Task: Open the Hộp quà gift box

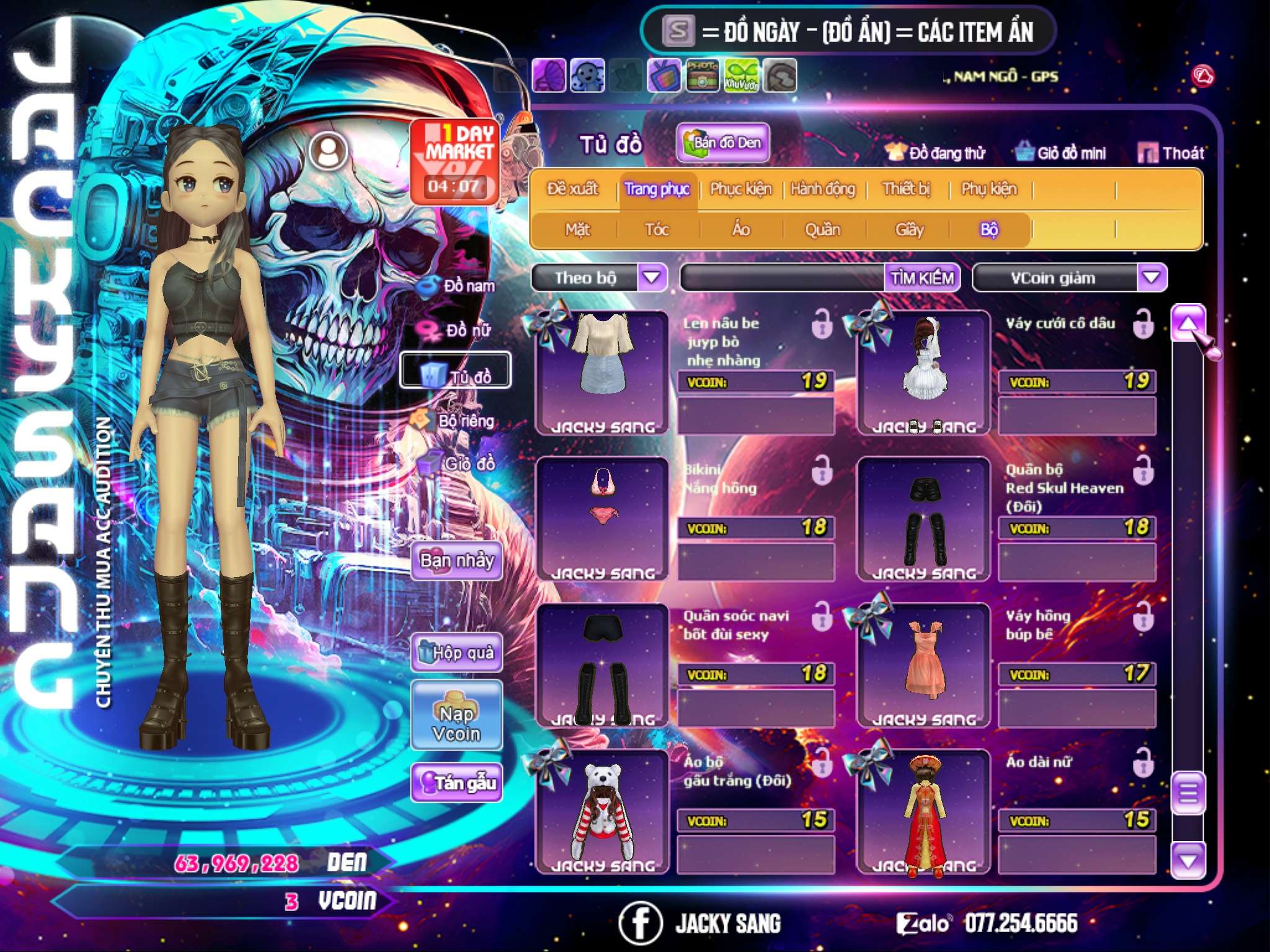Action: tap(457, 653)
